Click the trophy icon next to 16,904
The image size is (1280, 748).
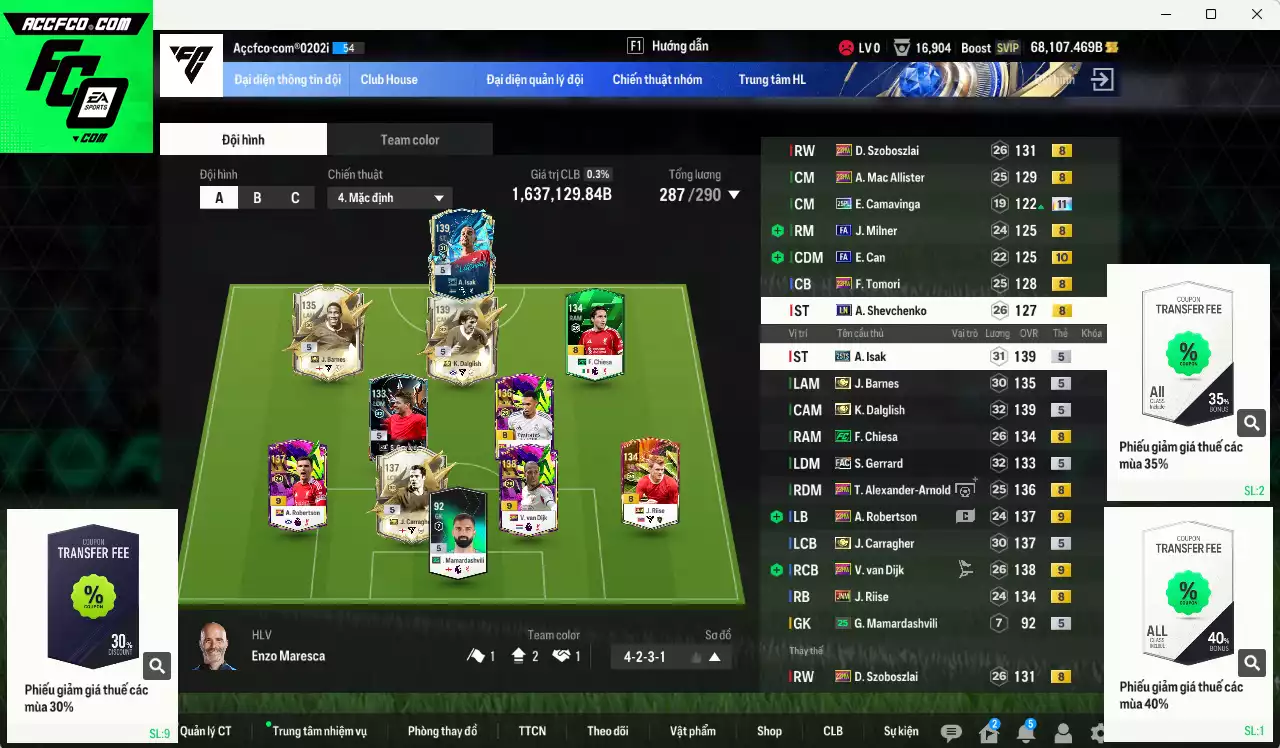click(x=902, y=46)
